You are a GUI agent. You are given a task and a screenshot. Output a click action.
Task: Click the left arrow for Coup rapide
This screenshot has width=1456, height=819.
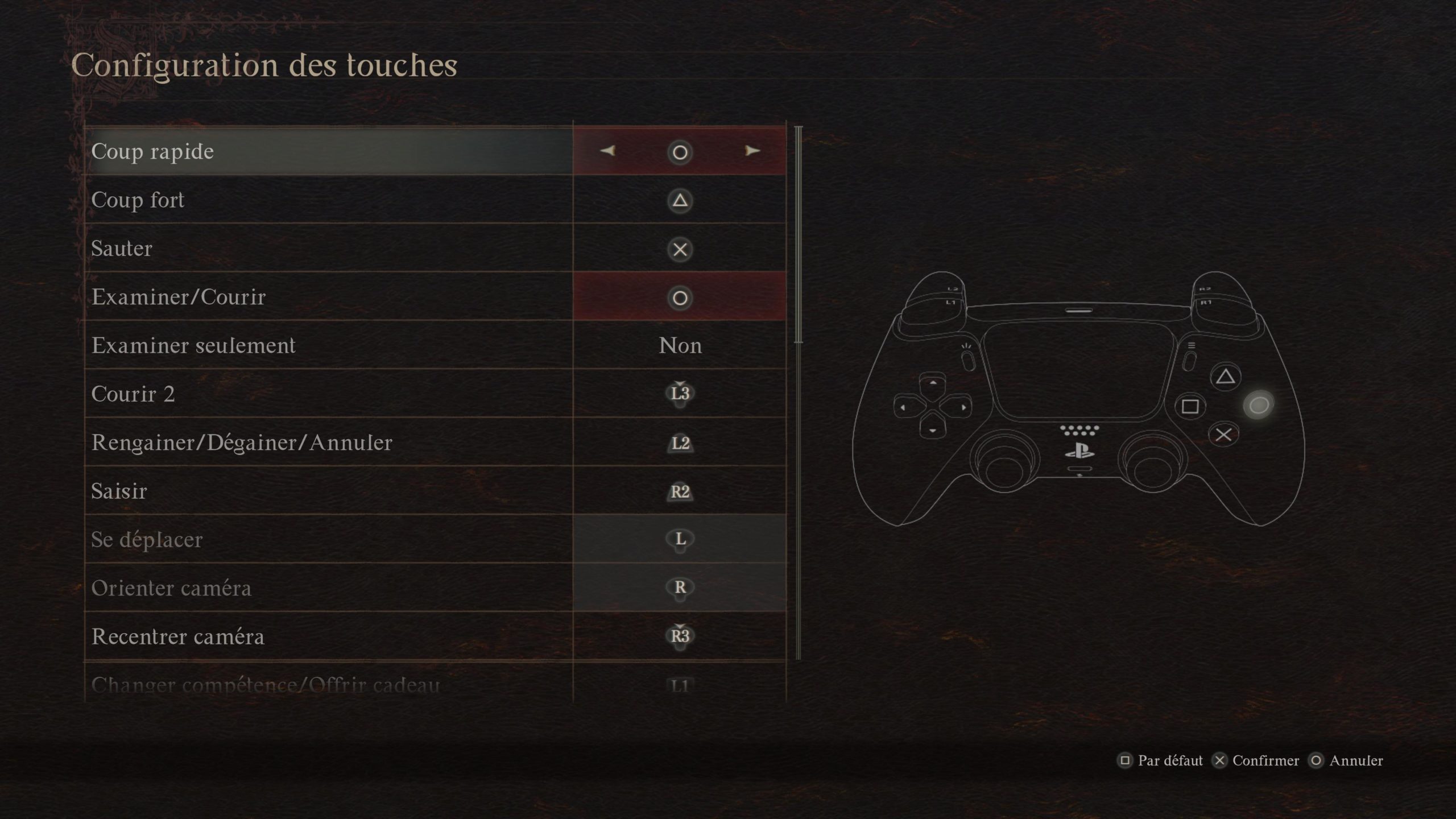(x=607, y=151)
